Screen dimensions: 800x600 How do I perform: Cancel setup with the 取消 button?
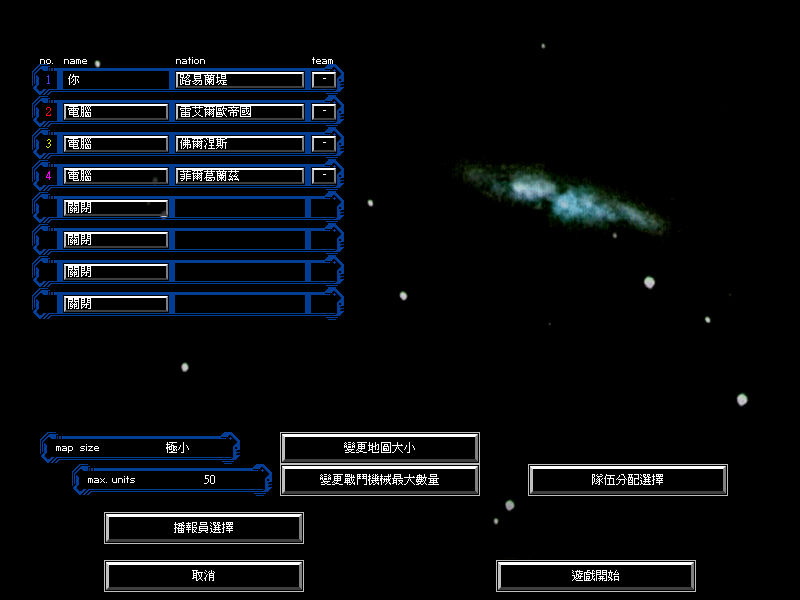204,576
